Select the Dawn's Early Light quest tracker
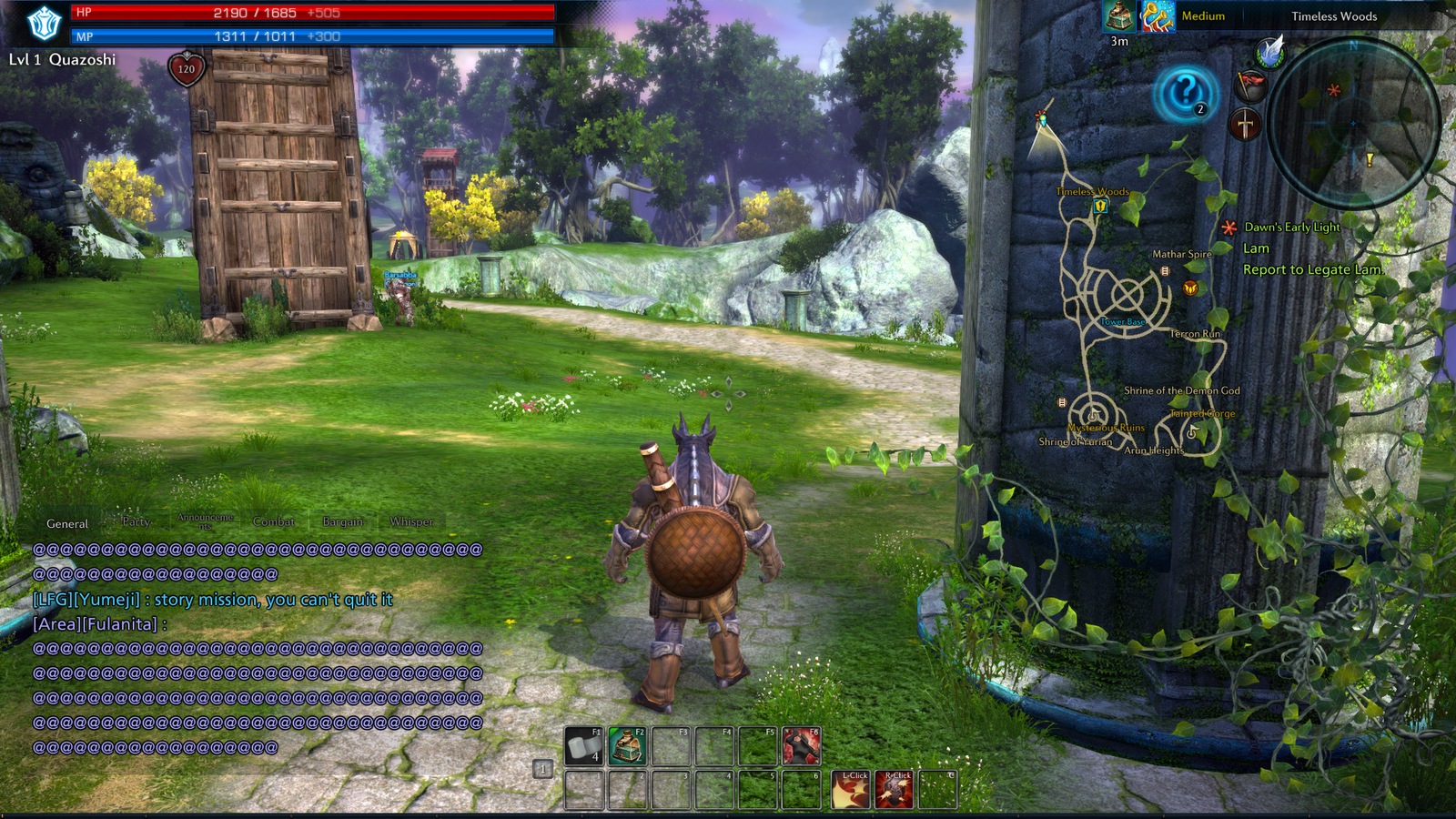This screenshot has height=819, width=1456. [1291, 227]
